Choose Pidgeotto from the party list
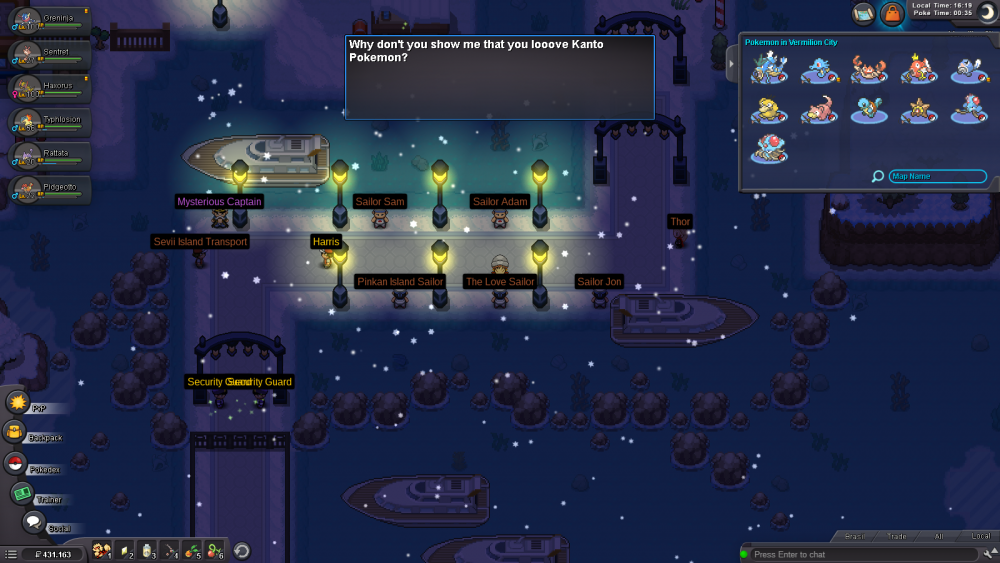 click(50, 190)
